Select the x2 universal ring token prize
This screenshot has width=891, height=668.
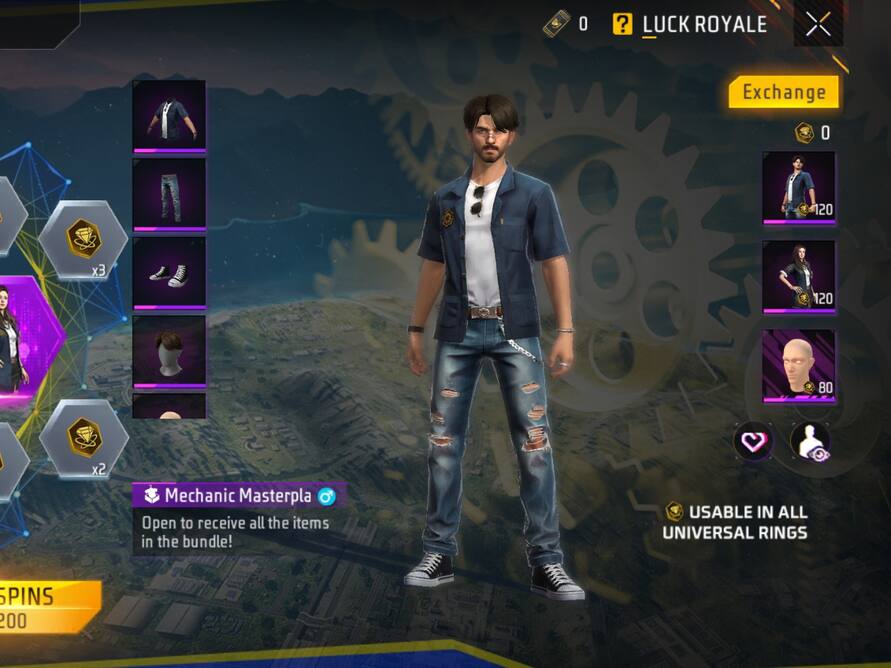click(83, 439)
